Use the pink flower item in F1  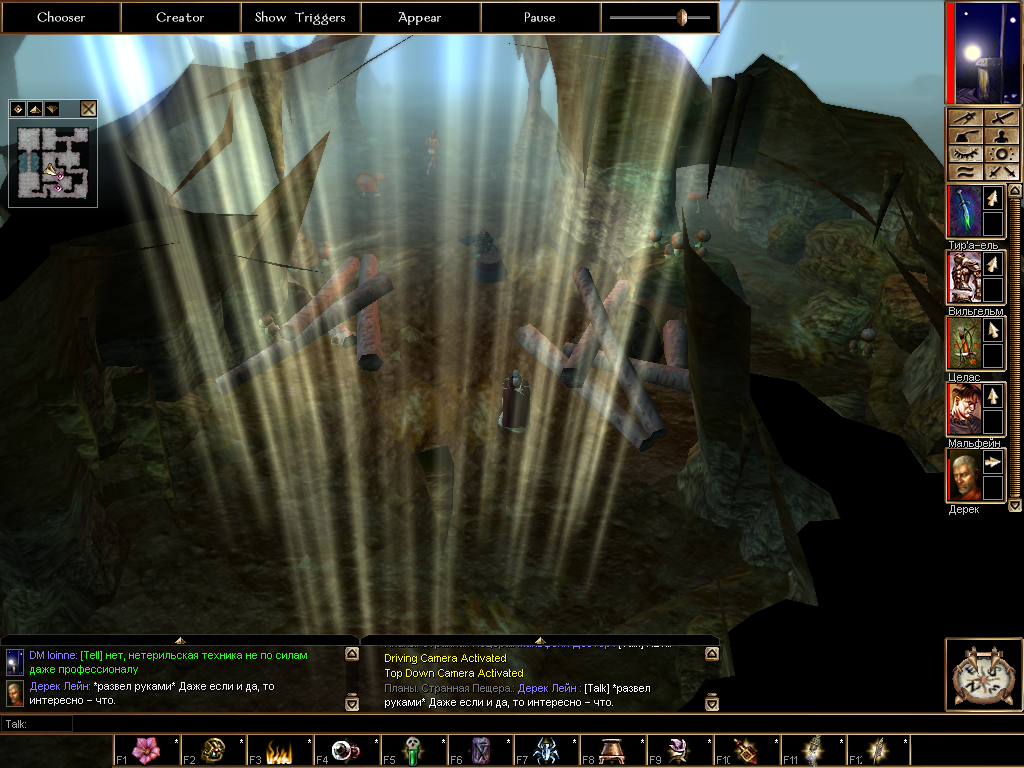click(x=146, y=750)
